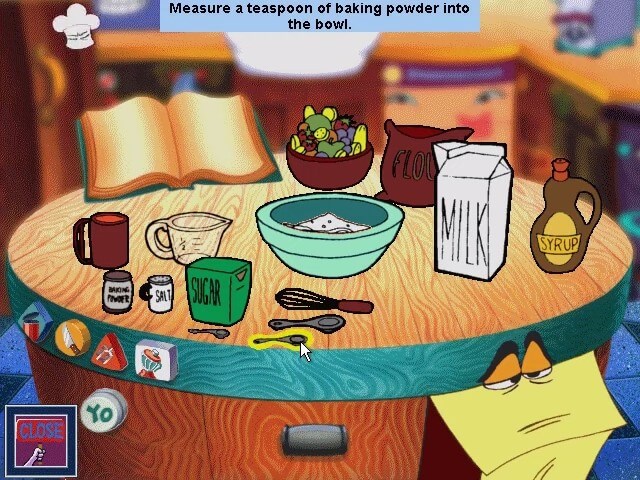This screenshot has height=480, width=640.
Task: Choose the orange round knife icon
Action: 72,340
